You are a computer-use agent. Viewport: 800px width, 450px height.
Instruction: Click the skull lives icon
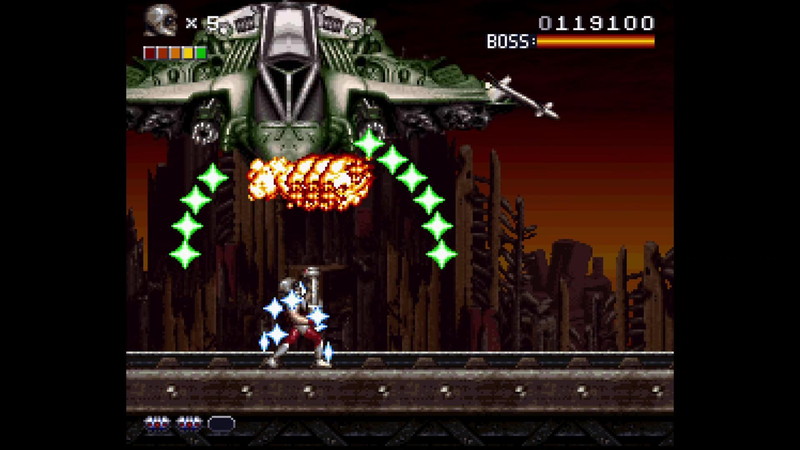tap(159, 21)
